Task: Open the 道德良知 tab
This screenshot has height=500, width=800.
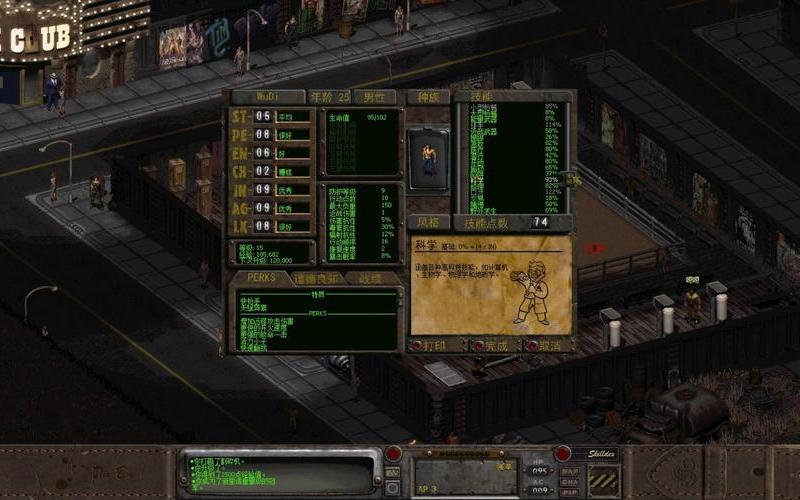Action: pyautogui.click(x=317, y=278)
